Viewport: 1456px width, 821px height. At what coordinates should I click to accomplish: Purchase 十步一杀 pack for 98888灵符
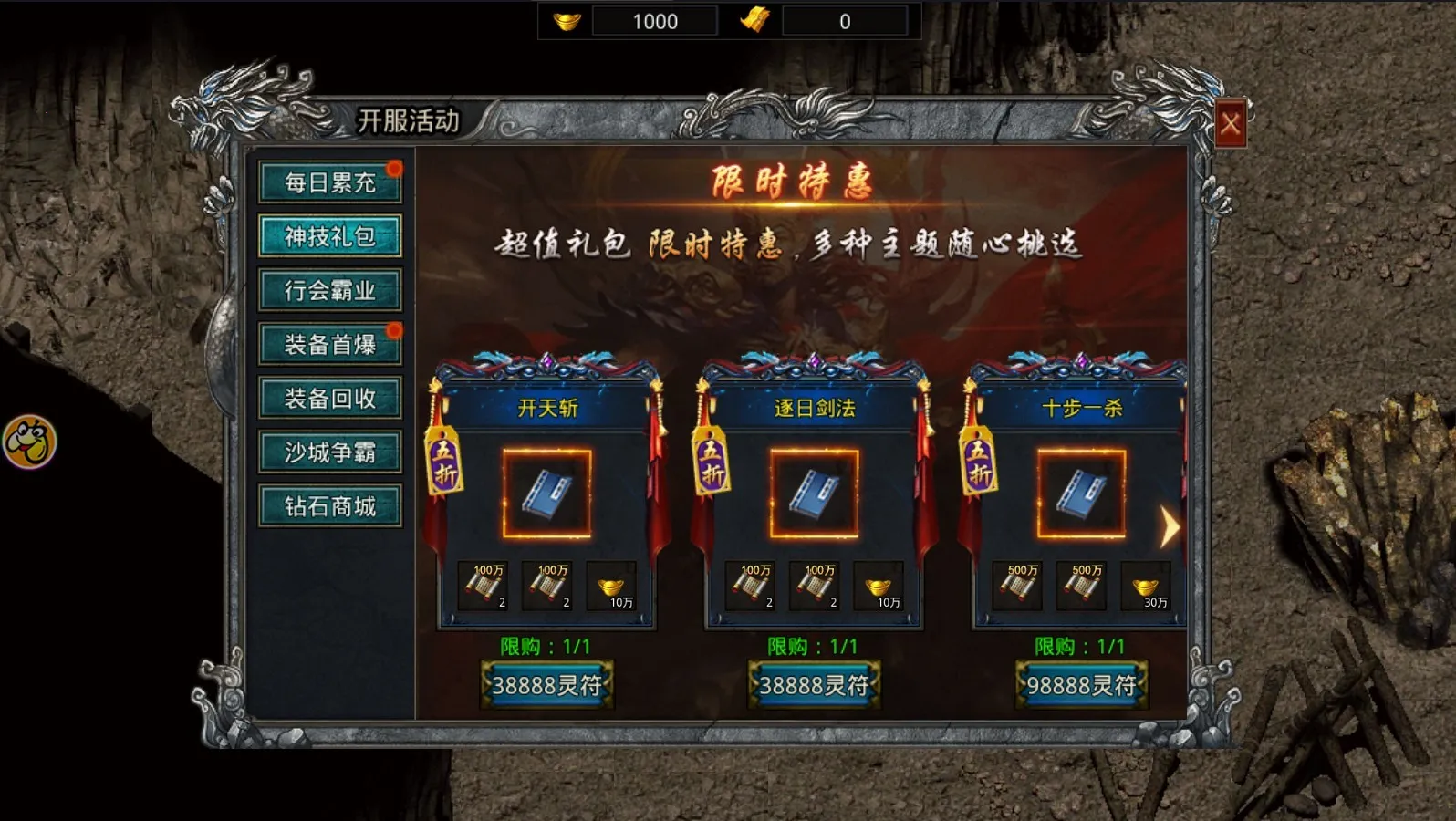pyautogui.click(x=1081, y=685)
